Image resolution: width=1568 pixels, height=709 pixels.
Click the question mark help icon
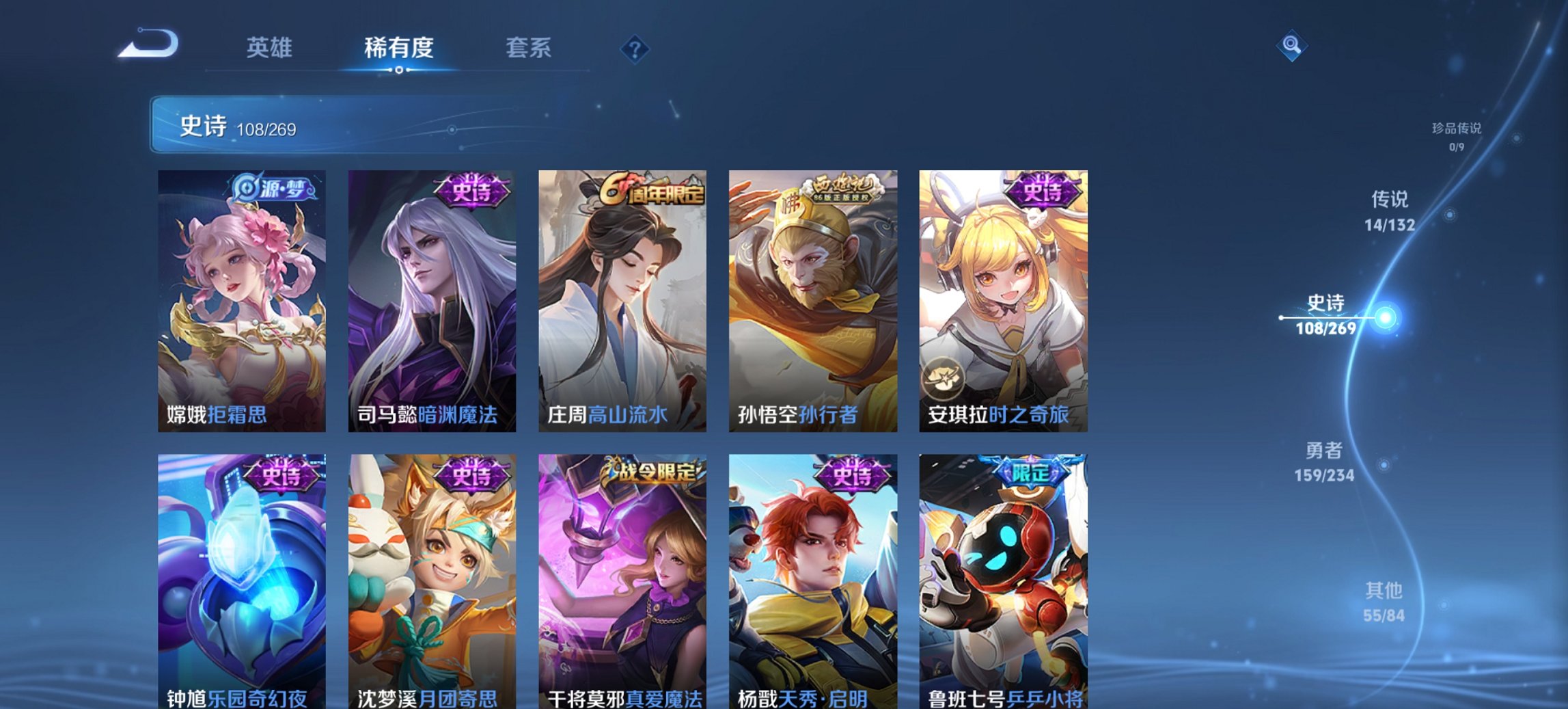point(635,49)
